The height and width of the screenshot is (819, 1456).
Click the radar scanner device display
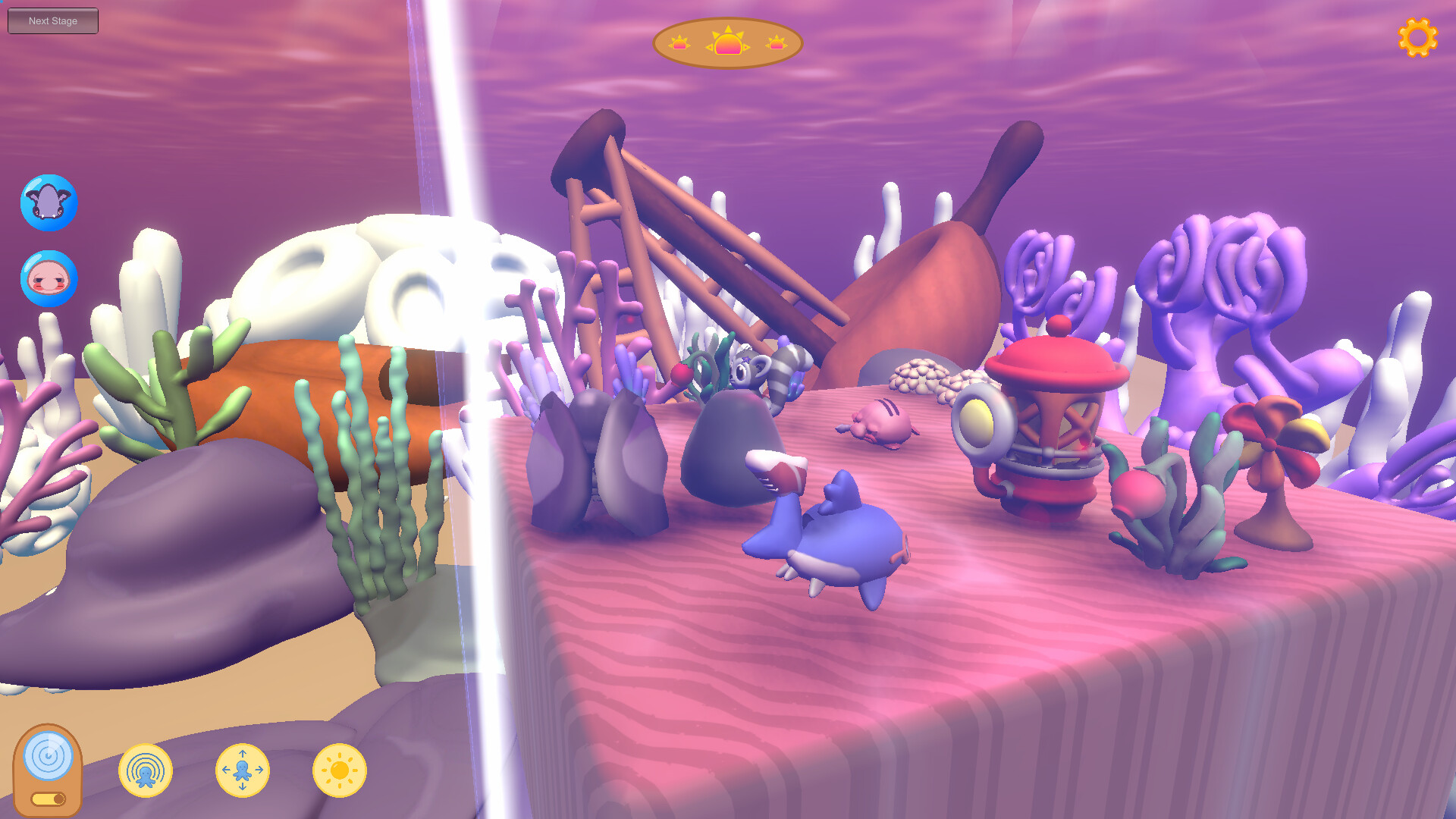click(49, 755)
